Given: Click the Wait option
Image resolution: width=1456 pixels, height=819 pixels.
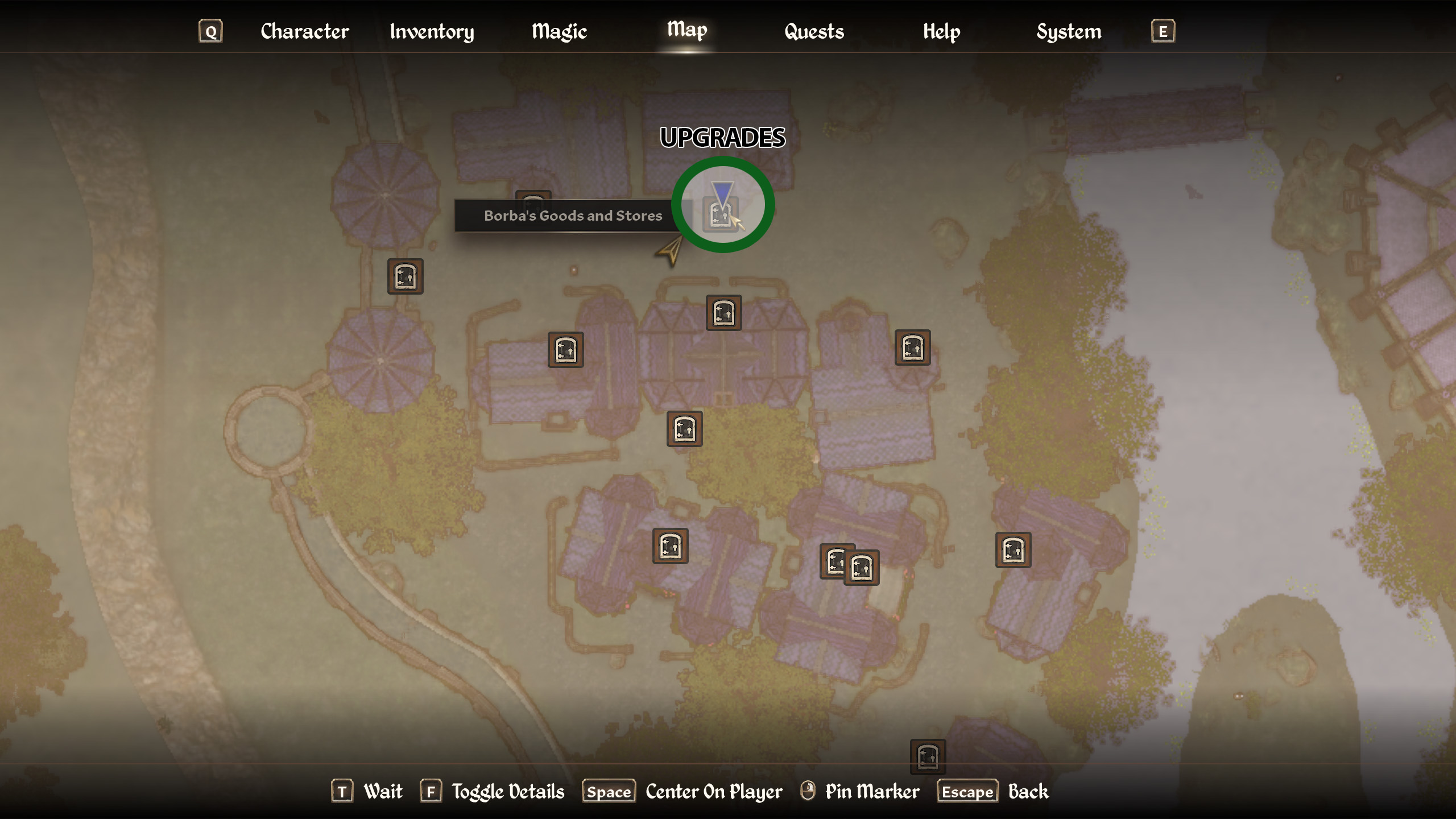Looking at the screenshot, I should tap(383, 791).
